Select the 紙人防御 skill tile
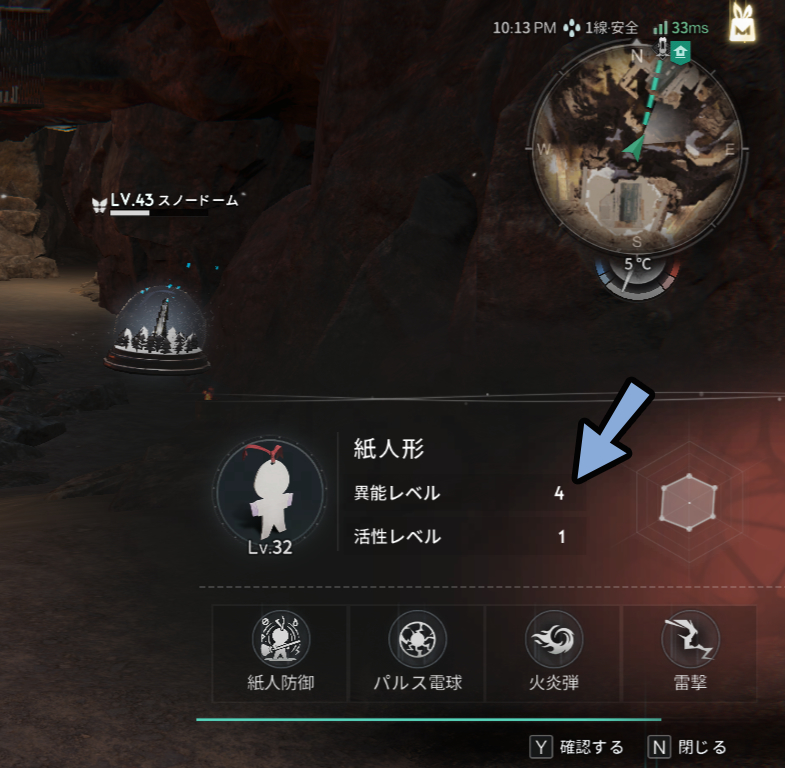Image resolution: width=785 pixels, height=768 pixels. click(x=280, y=652)
